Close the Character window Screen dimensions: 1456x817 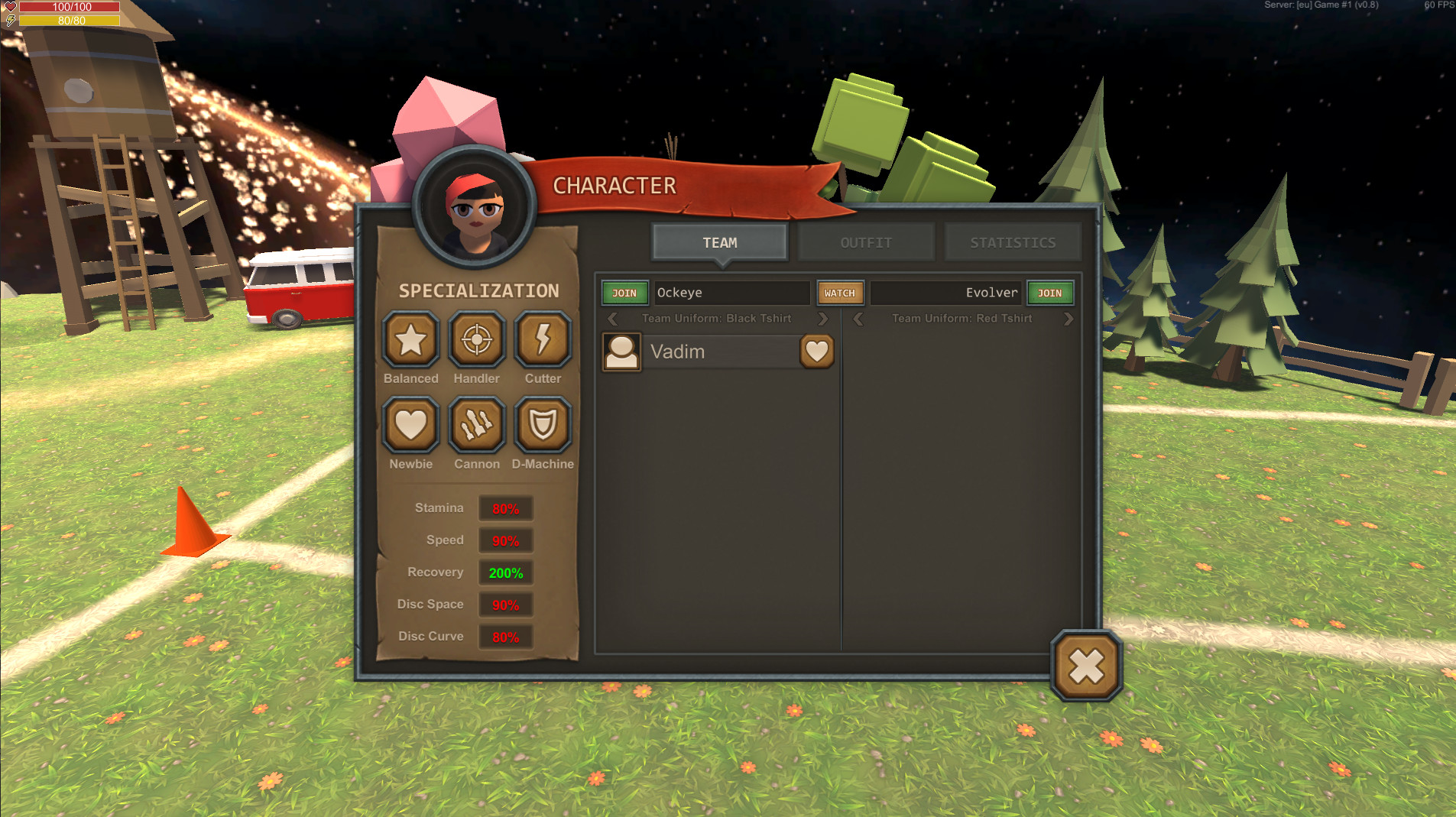coord(1086,666)
